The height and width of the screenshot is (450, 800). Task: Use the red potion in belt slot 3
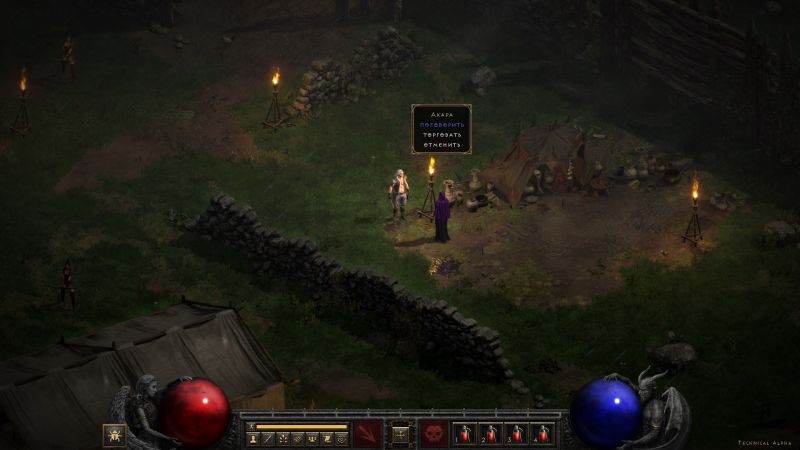click(516, 434)
